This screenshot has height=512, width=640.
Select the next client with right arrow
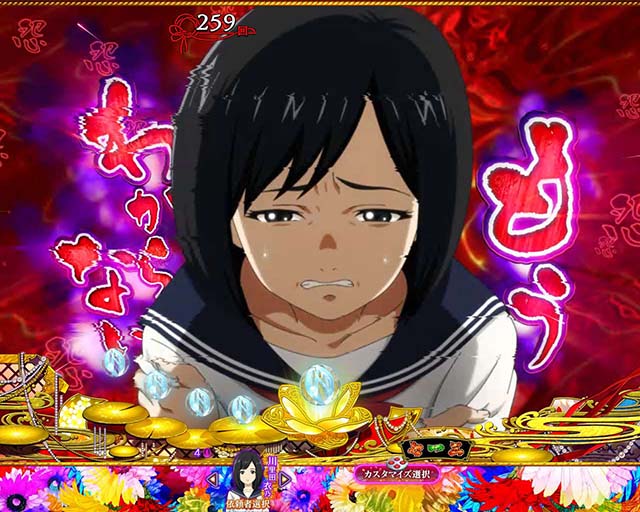[284, 479]
